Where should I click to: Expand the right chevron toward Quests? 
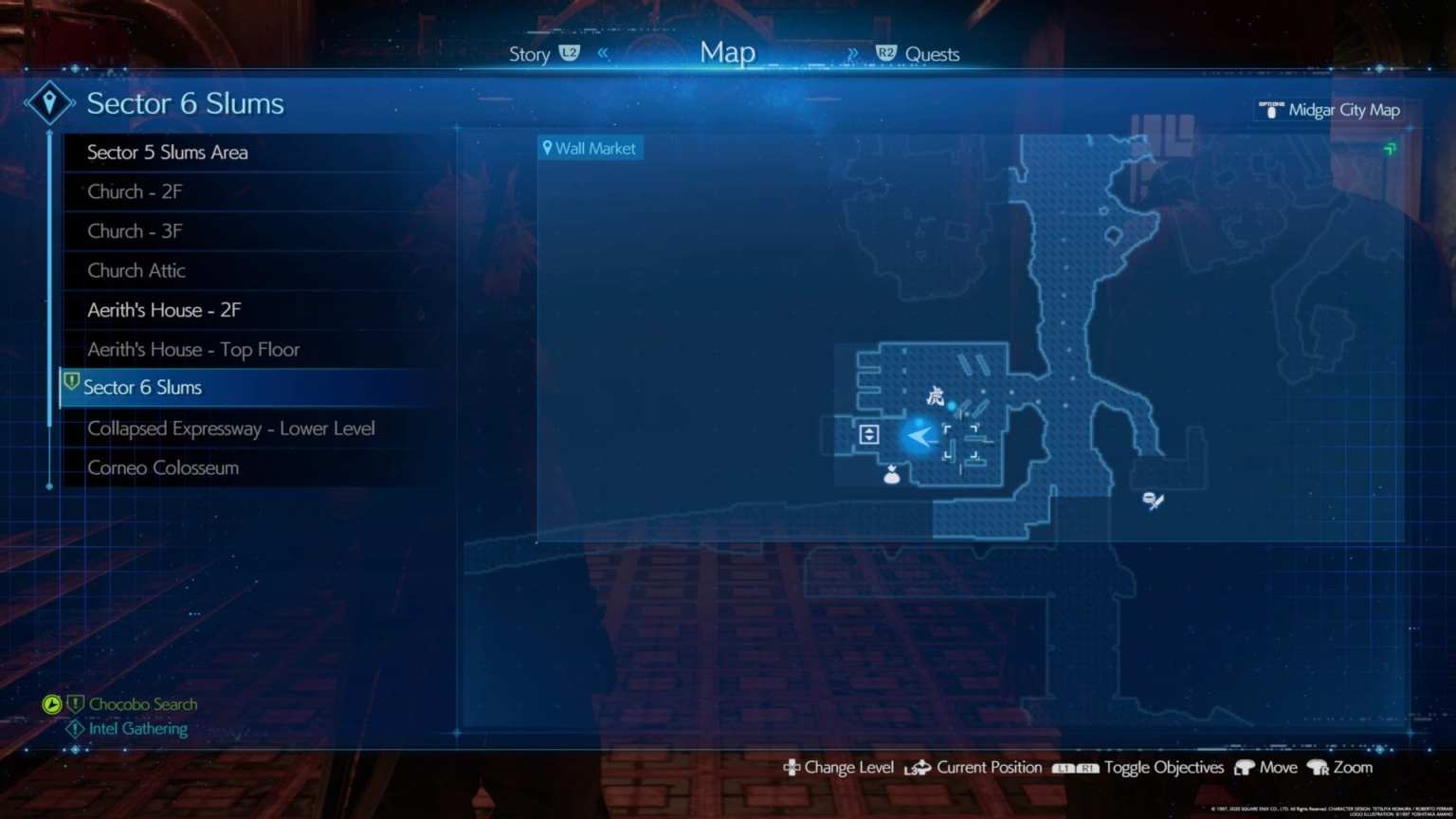pos(852,53)
